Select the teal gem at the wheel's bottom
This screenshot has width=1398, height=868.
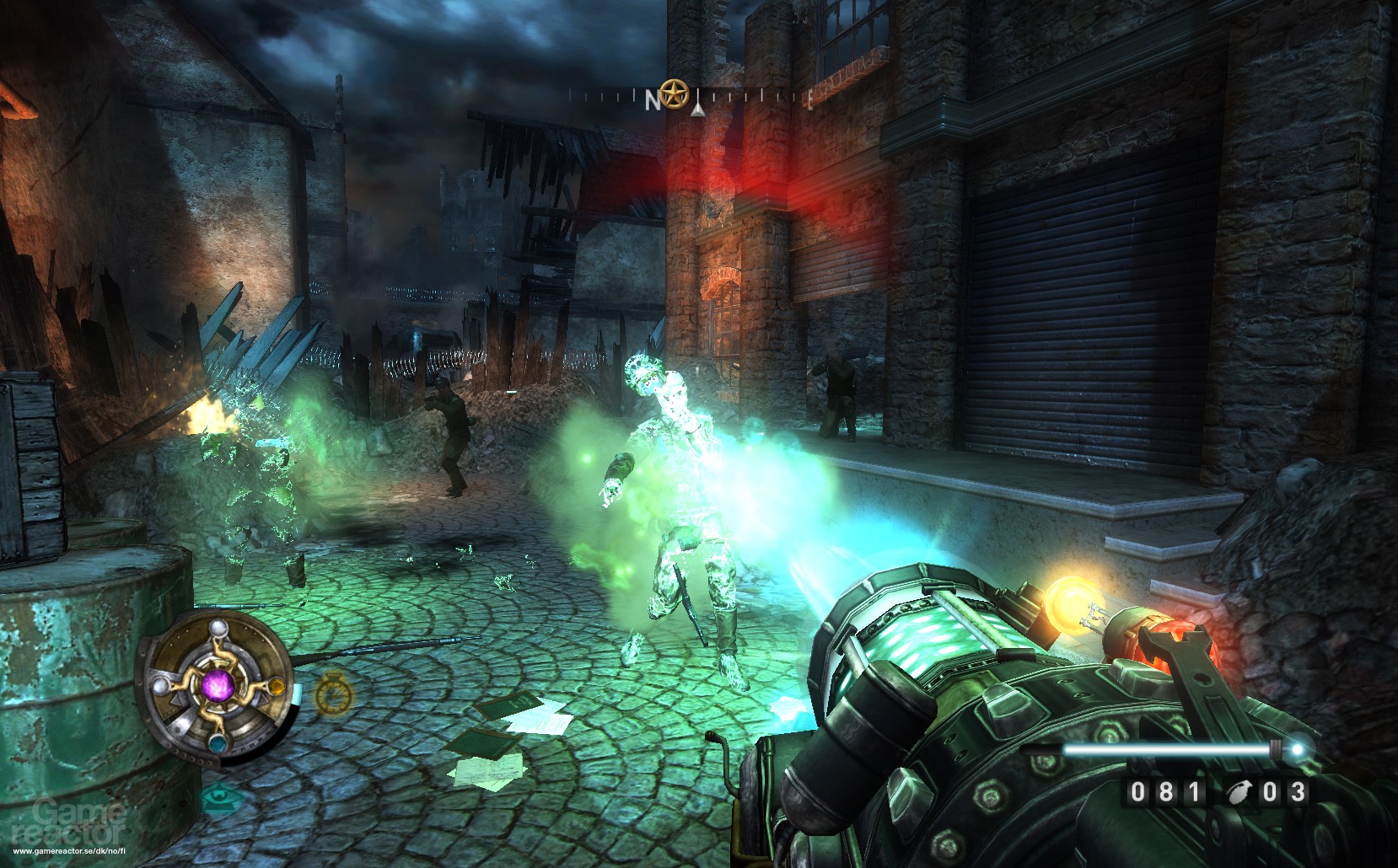click(219, 745)
